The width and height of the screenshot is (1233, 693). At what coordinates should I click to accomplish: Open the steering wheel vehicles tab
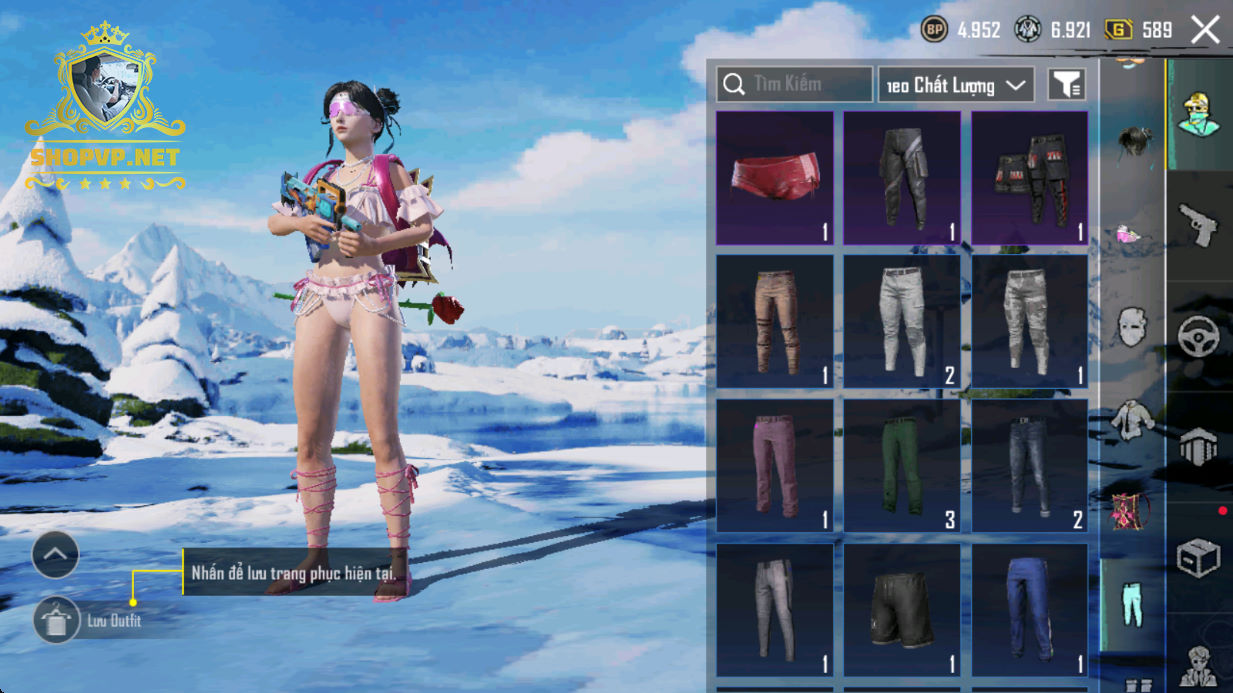coord(1198,337)
